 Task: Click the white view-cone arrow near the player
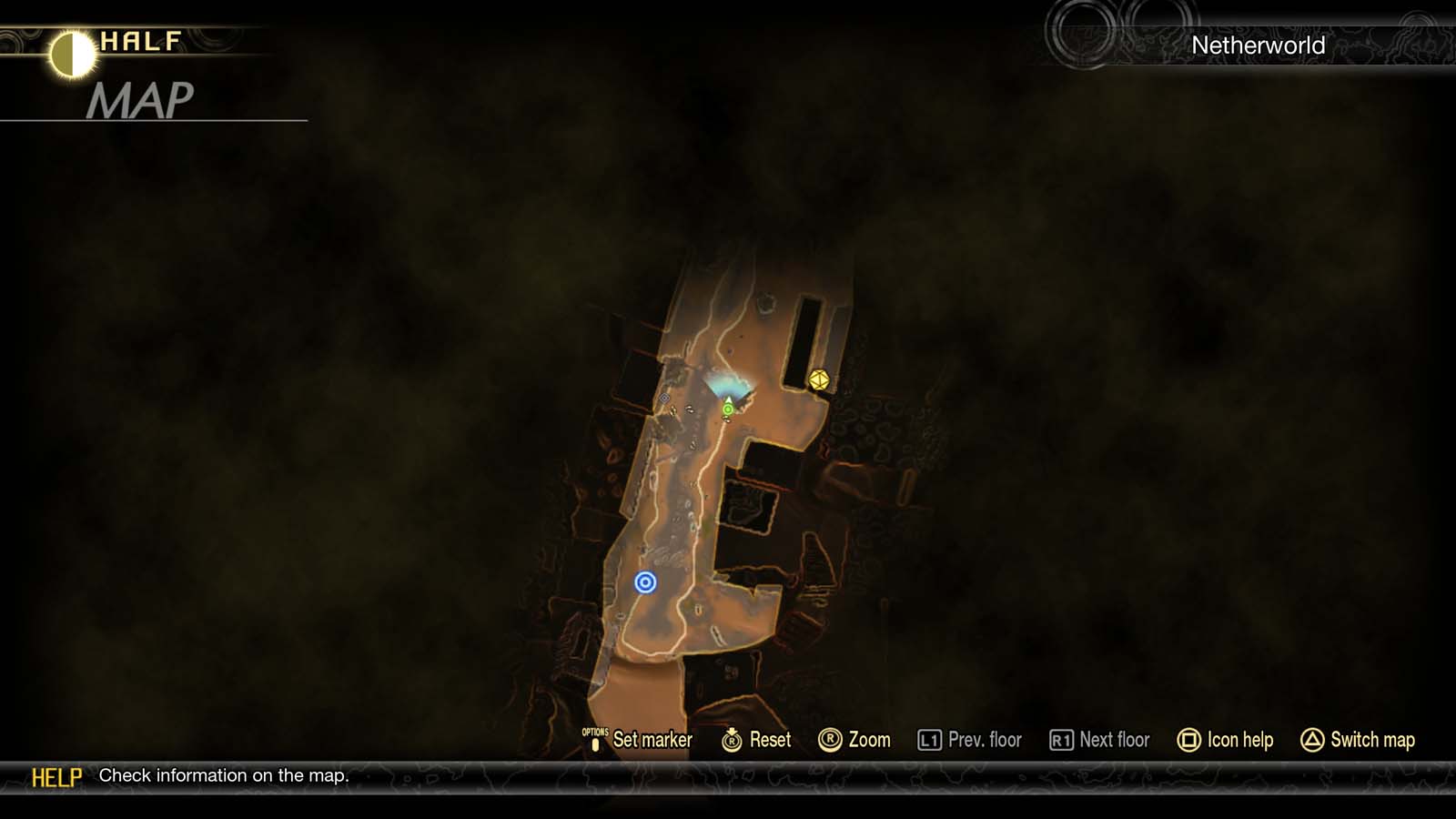728,399
